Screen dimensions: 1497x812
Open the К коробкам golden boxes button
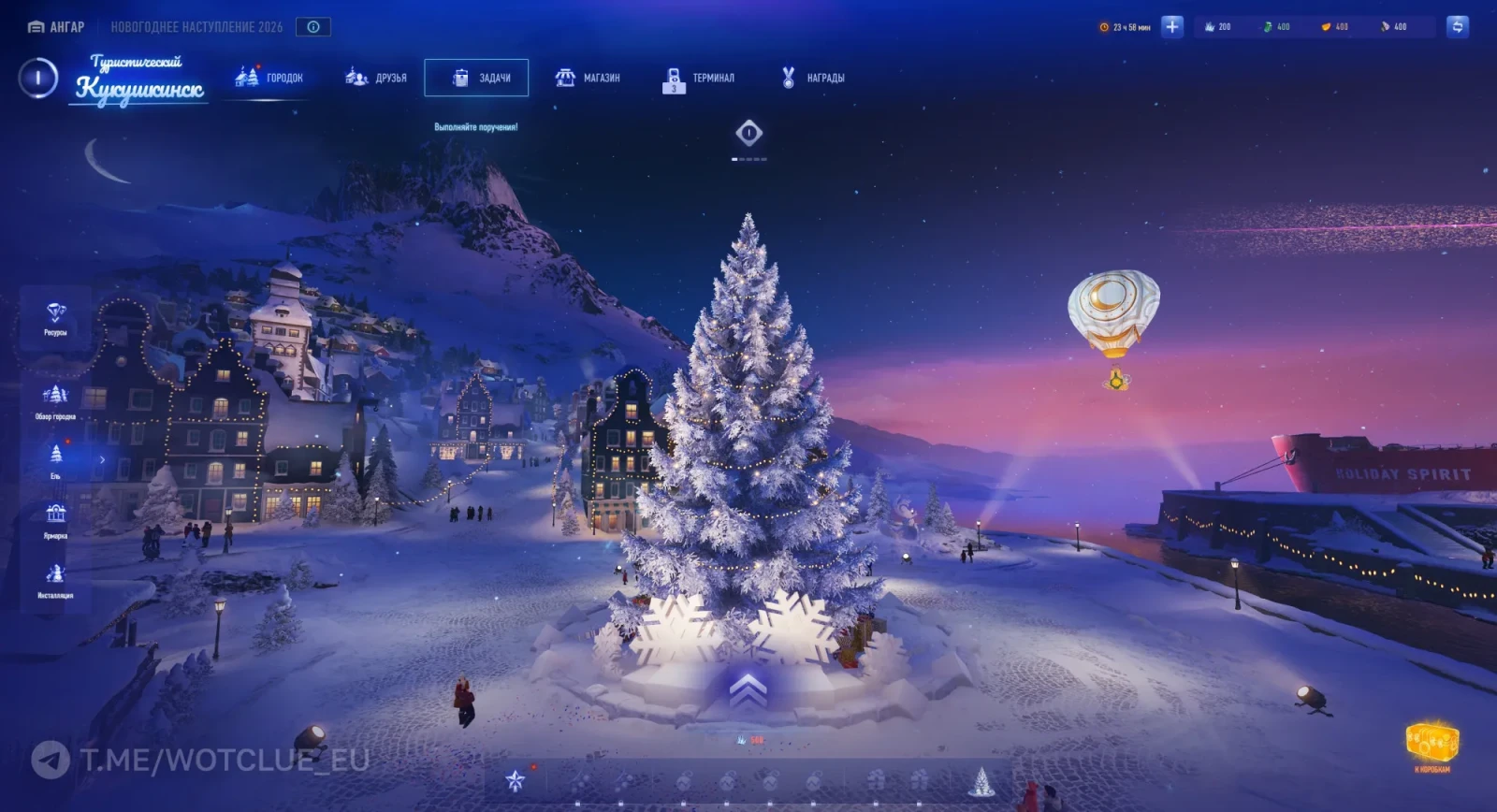[x=1432, y=745]
